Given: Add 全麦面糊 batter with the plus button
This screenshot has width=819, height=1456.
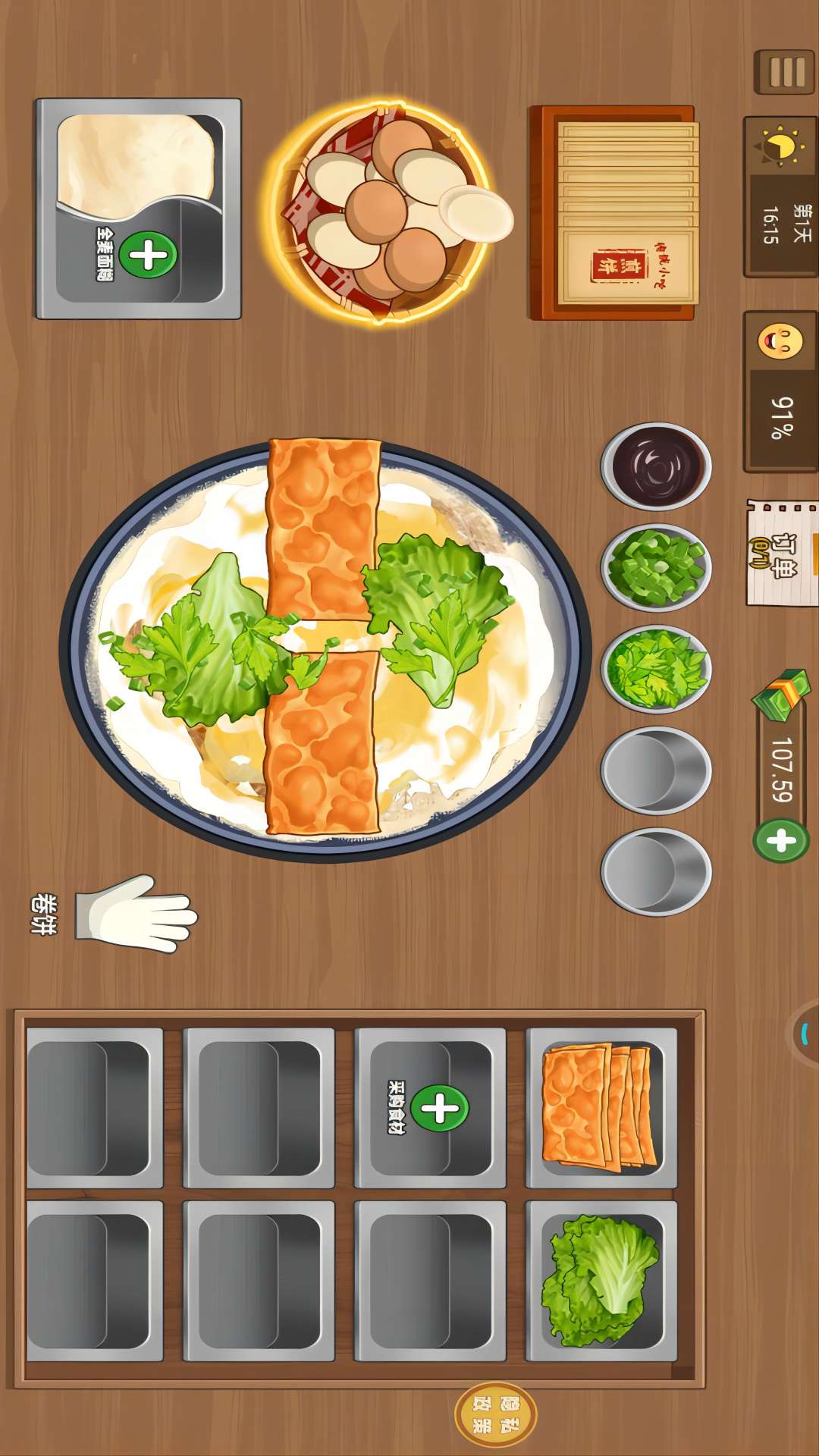Looking at the screenshot, I should point(148,255).
